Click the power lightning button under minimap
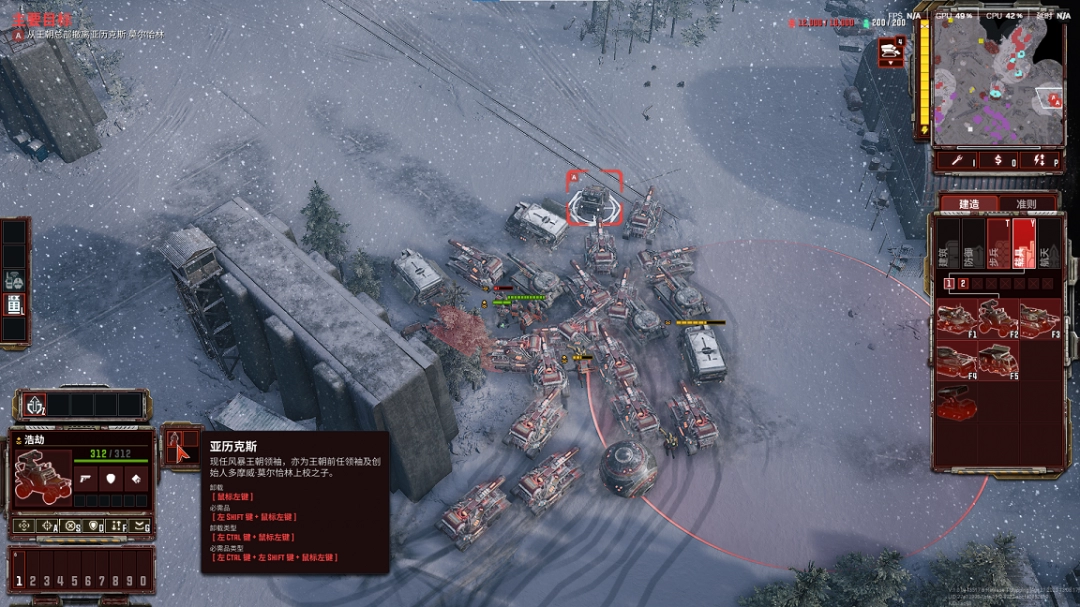This screenshot has width=1080, height=607. 1040,161
